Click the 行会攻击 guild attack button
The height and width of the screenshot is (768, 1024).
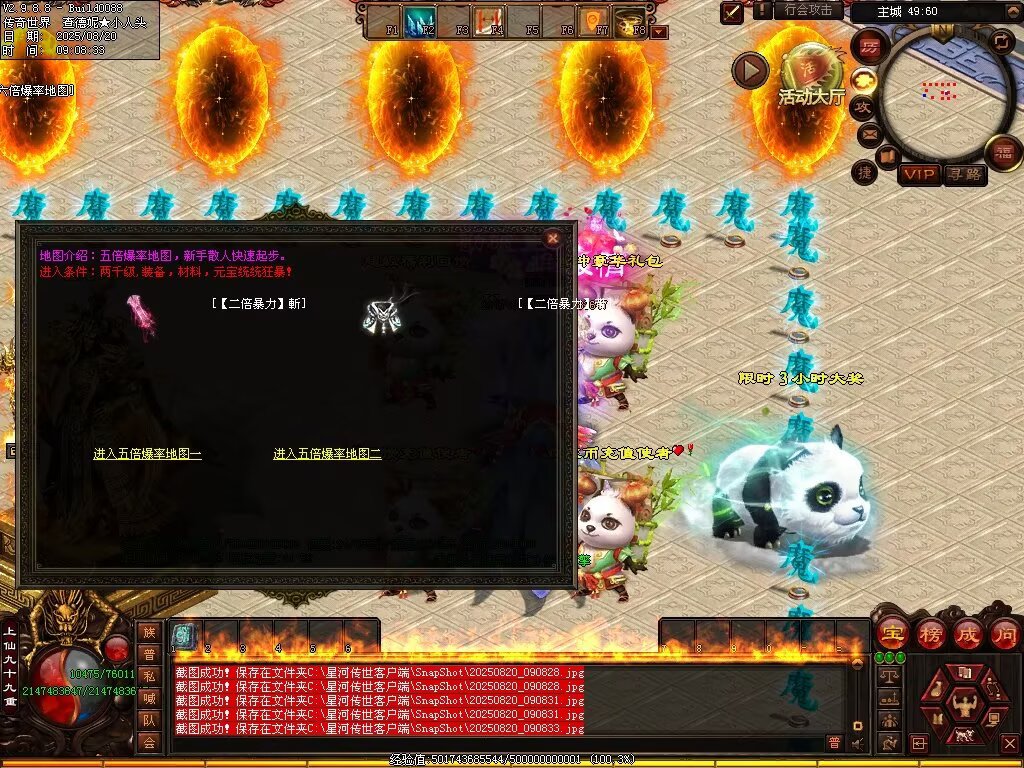coord(808,10)
